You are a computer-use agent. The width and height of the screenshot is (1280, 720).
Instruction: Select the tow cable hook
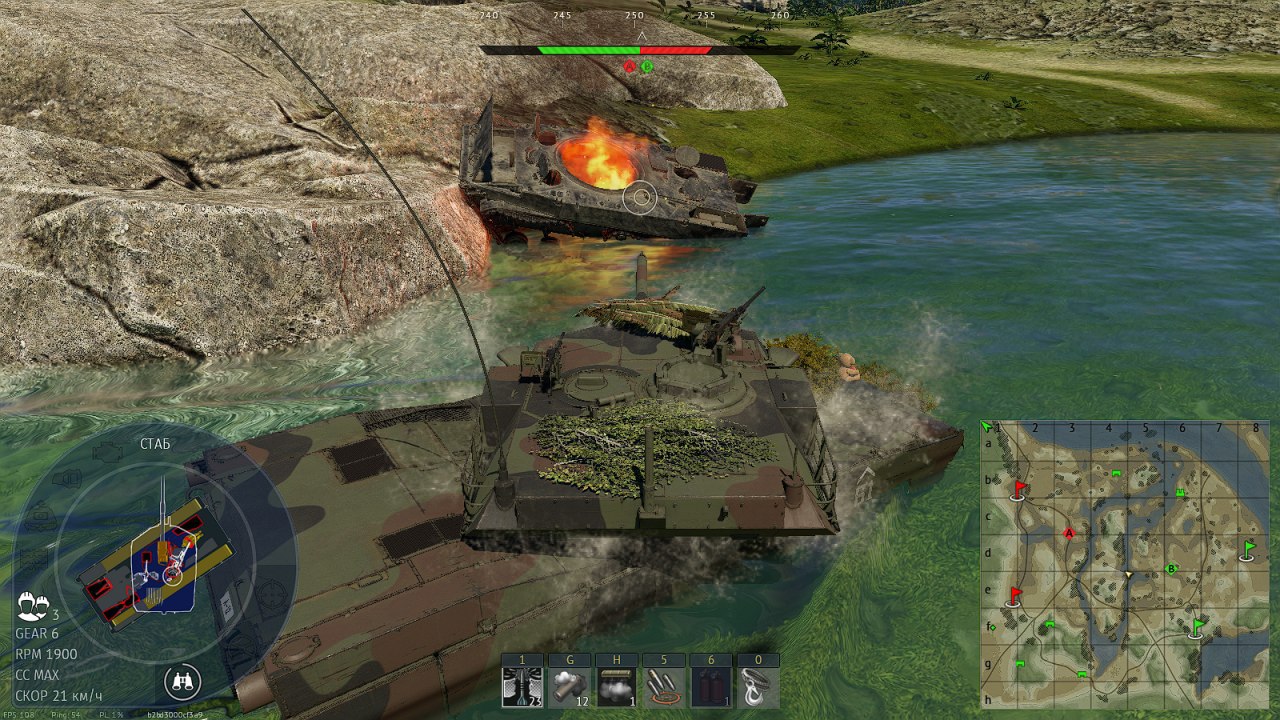[x=757, y=688]
